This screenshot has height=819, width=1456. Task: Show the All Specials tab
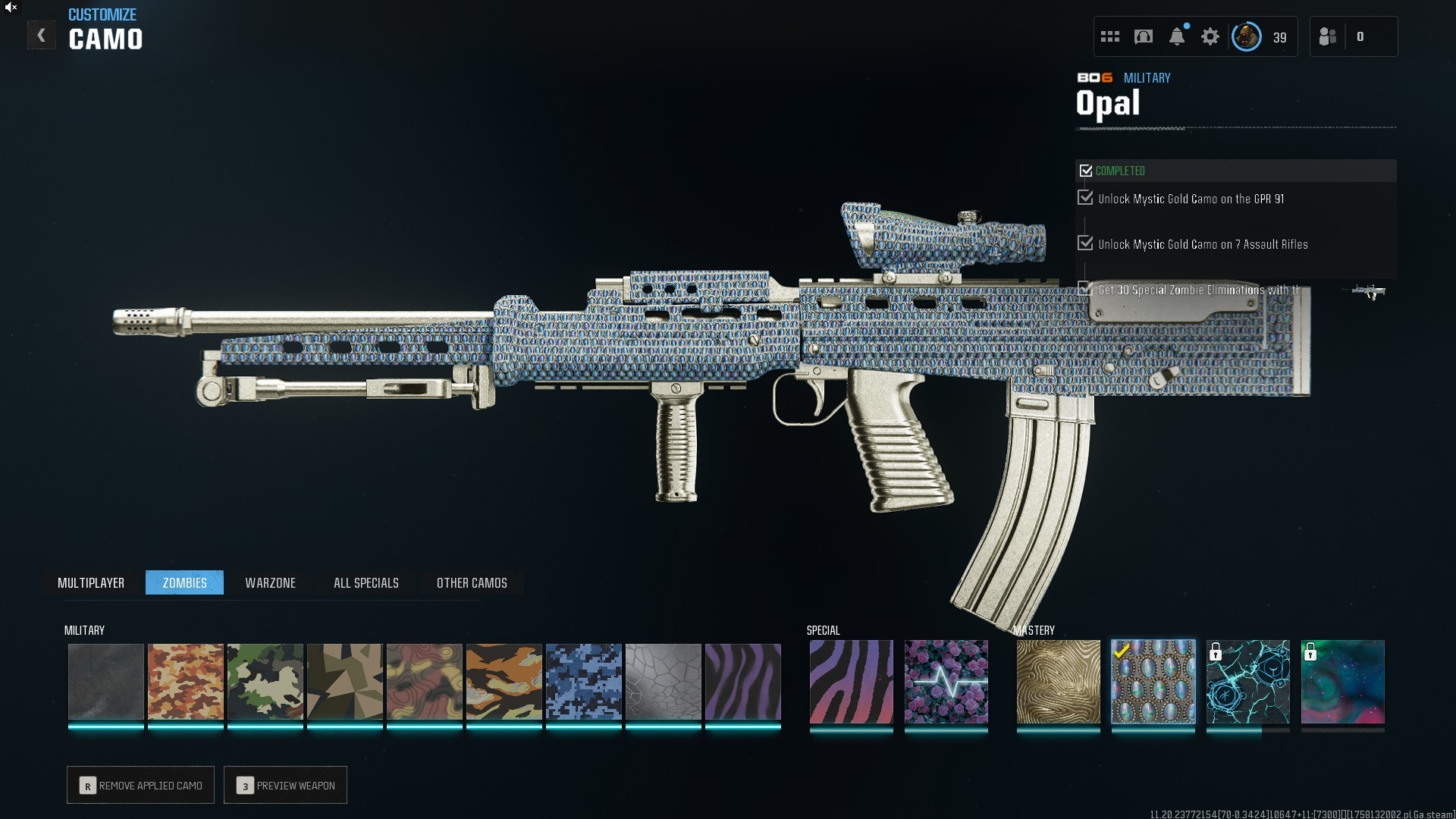tap(366, 582)
